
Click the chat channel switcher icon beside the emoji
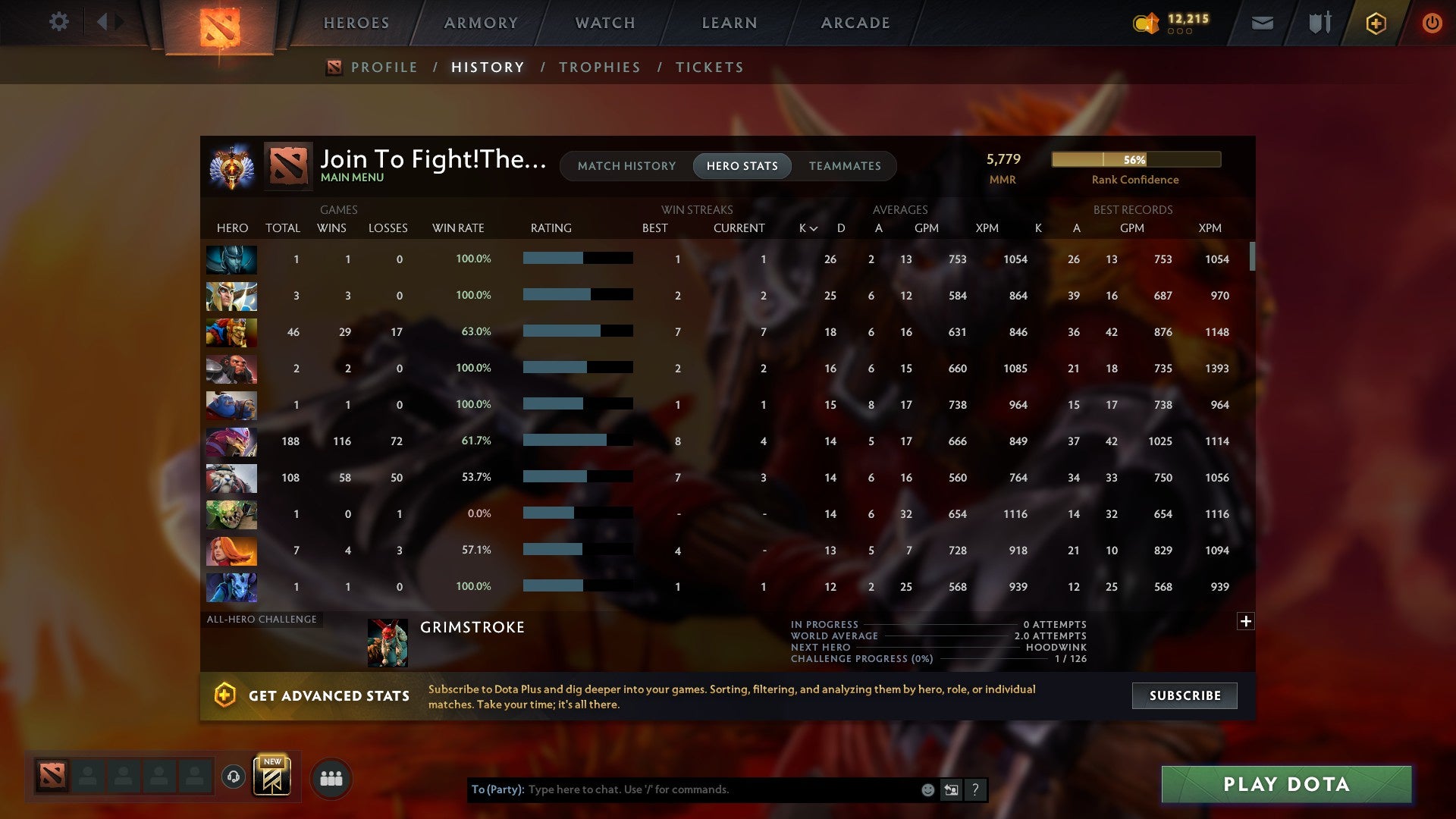click(951, 789)
